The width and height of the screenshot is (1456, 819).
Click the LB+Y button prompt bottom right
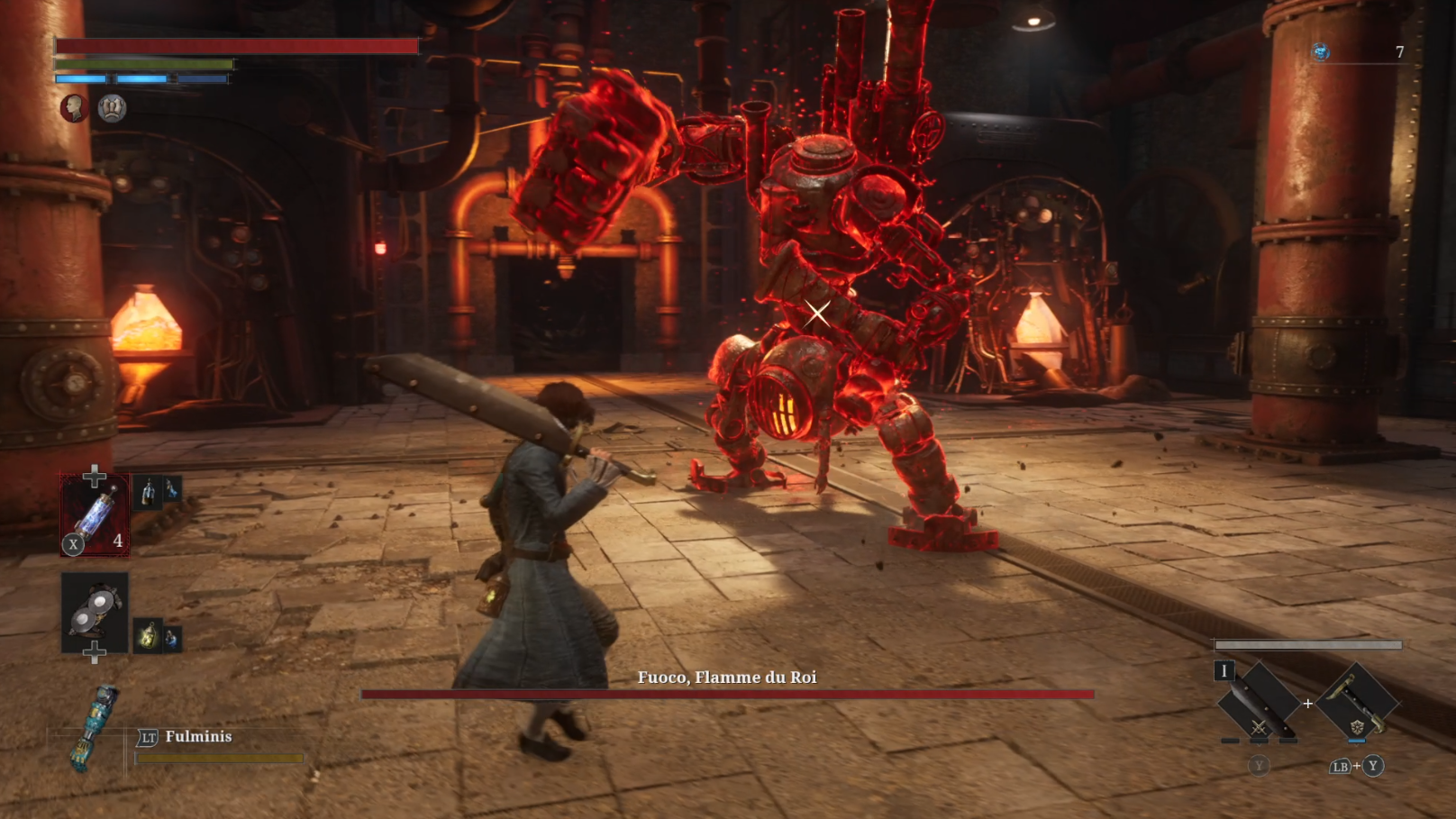coord(1358,766)
